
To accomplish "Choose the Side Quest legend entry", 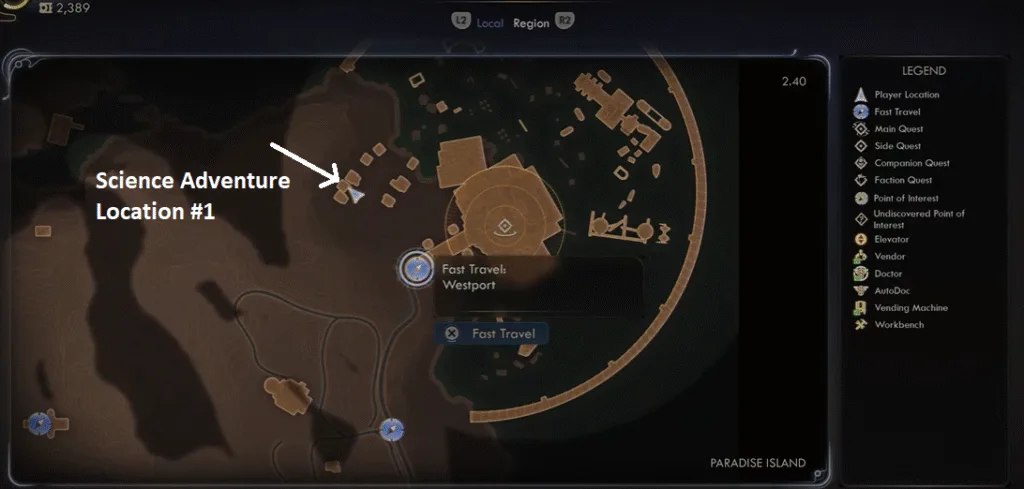I will pyautogui.click(x=897, y=146).
